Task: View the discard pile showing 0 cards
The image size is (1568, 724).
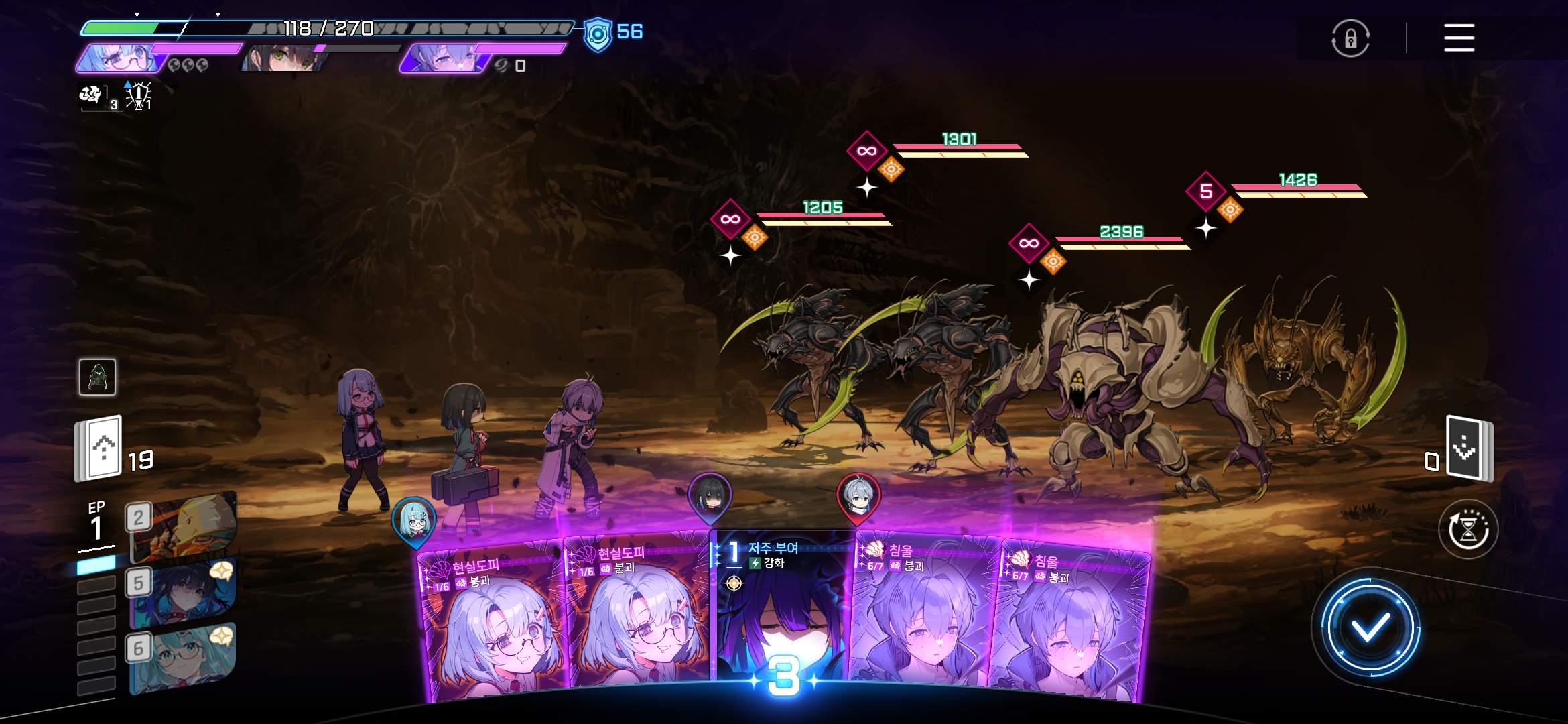Action: click(x=1468, y=448)
